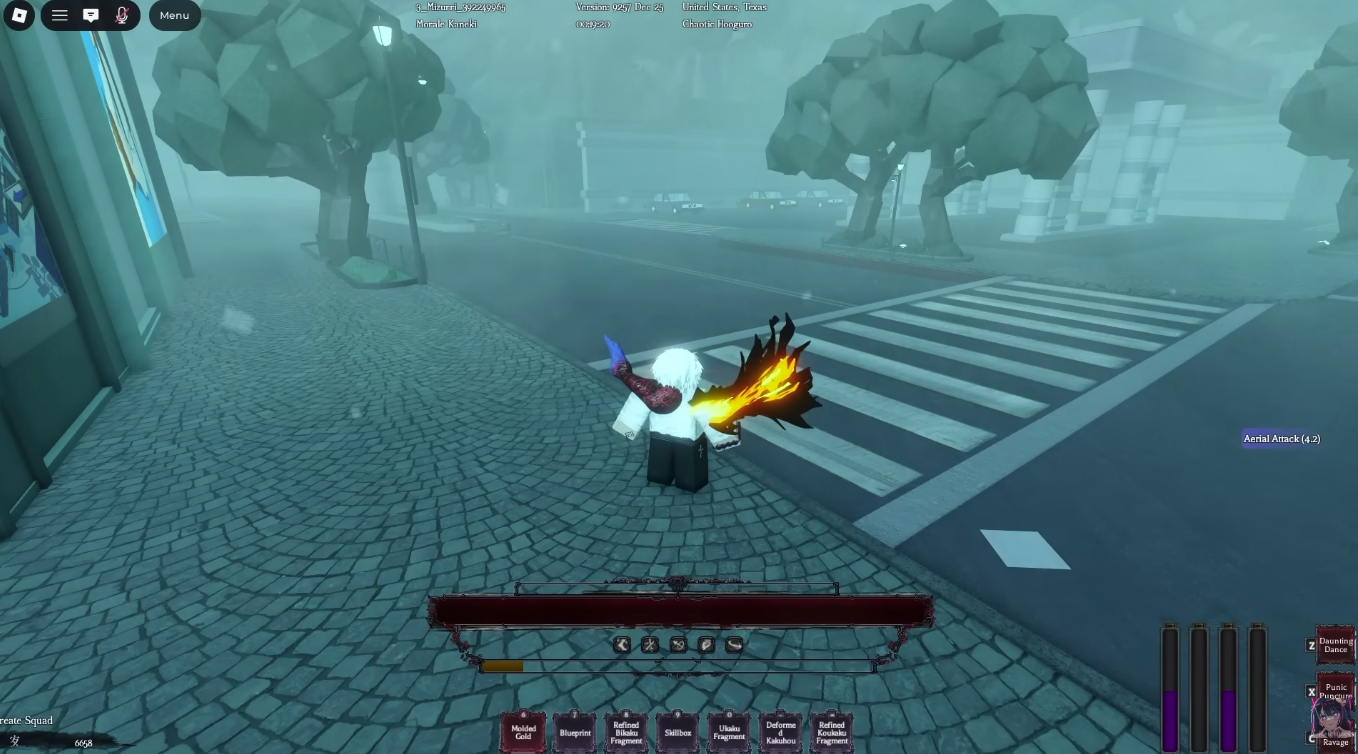Viewport: 1358px width, 754px height.
Task: Select the crossed swords combat icon
Action: click(x=650, y=645)
